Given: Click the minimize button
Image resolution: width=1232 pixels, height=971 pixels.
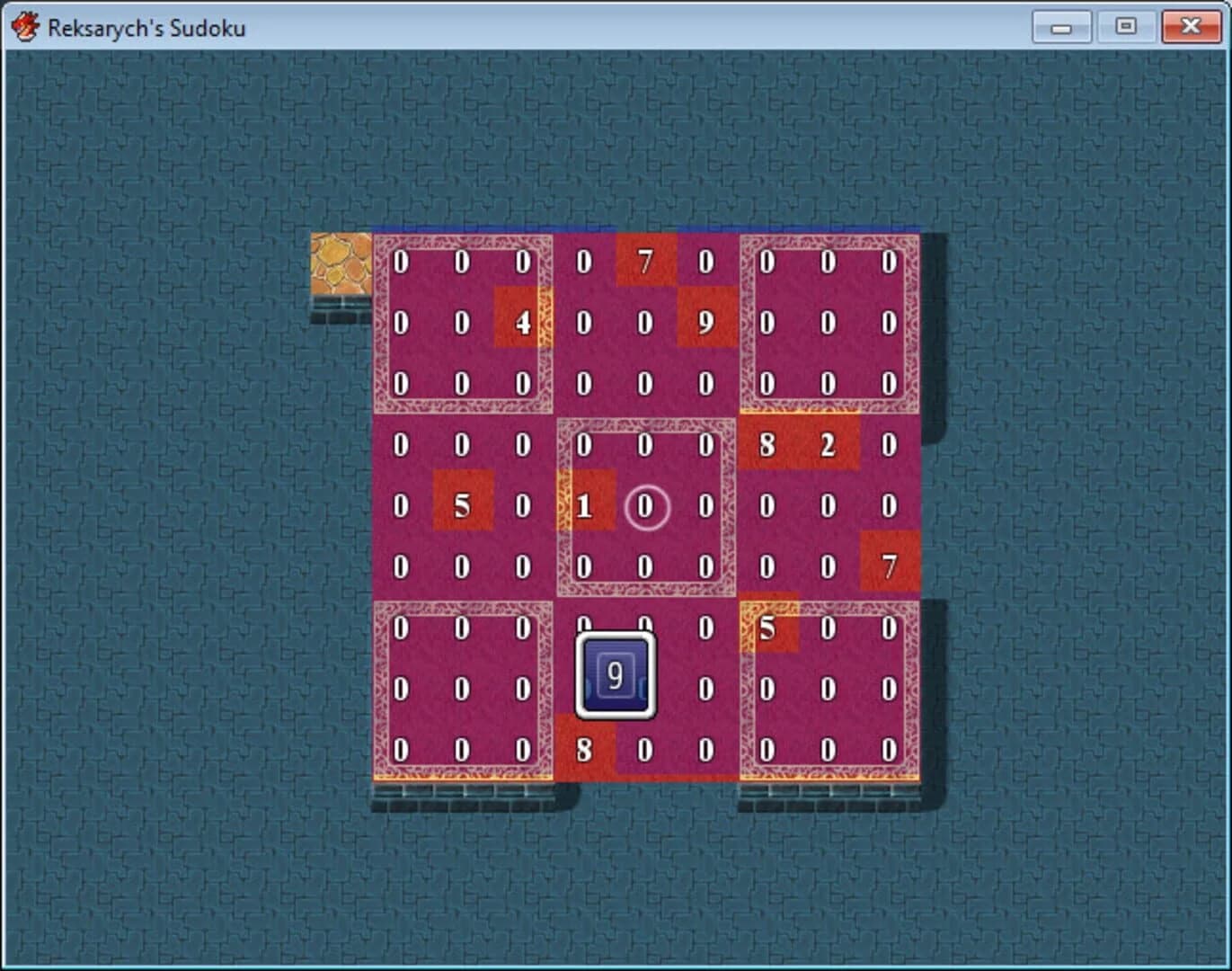Looking at the screenshot, I should point(1061,27).
